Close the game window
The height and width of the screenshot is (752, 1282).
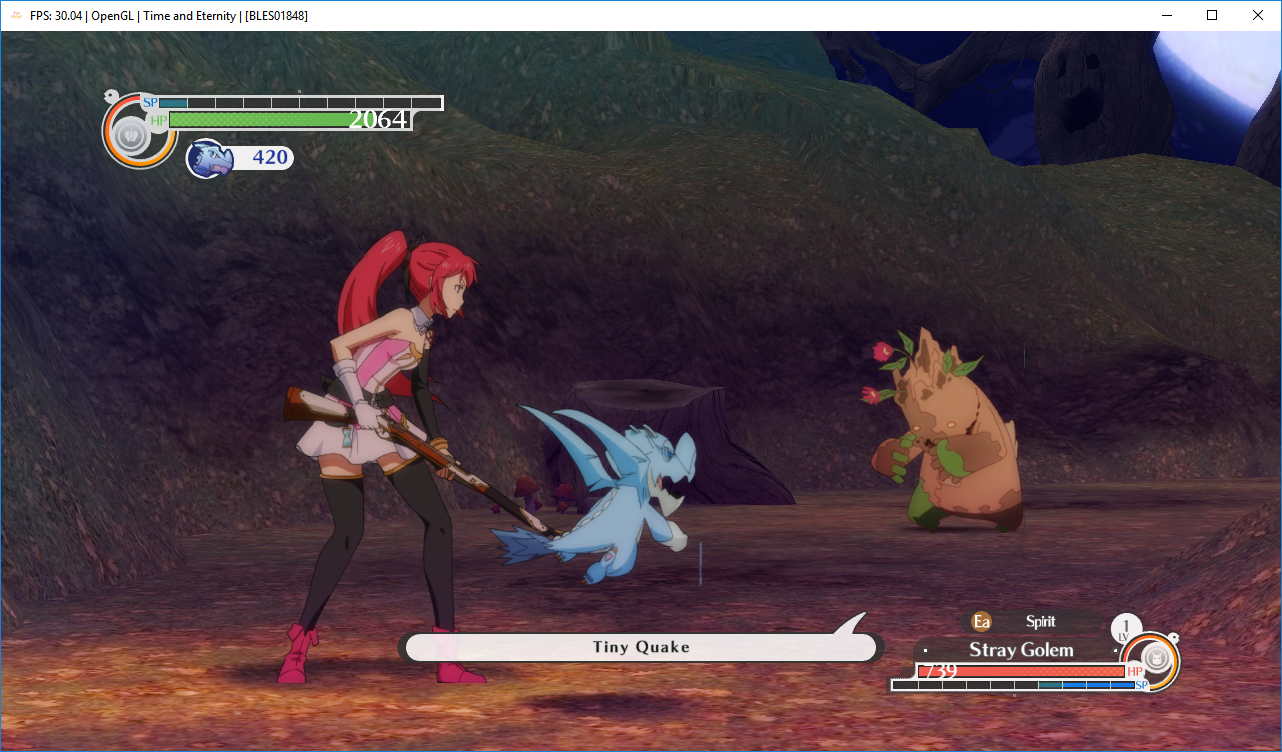[1258, 15]
